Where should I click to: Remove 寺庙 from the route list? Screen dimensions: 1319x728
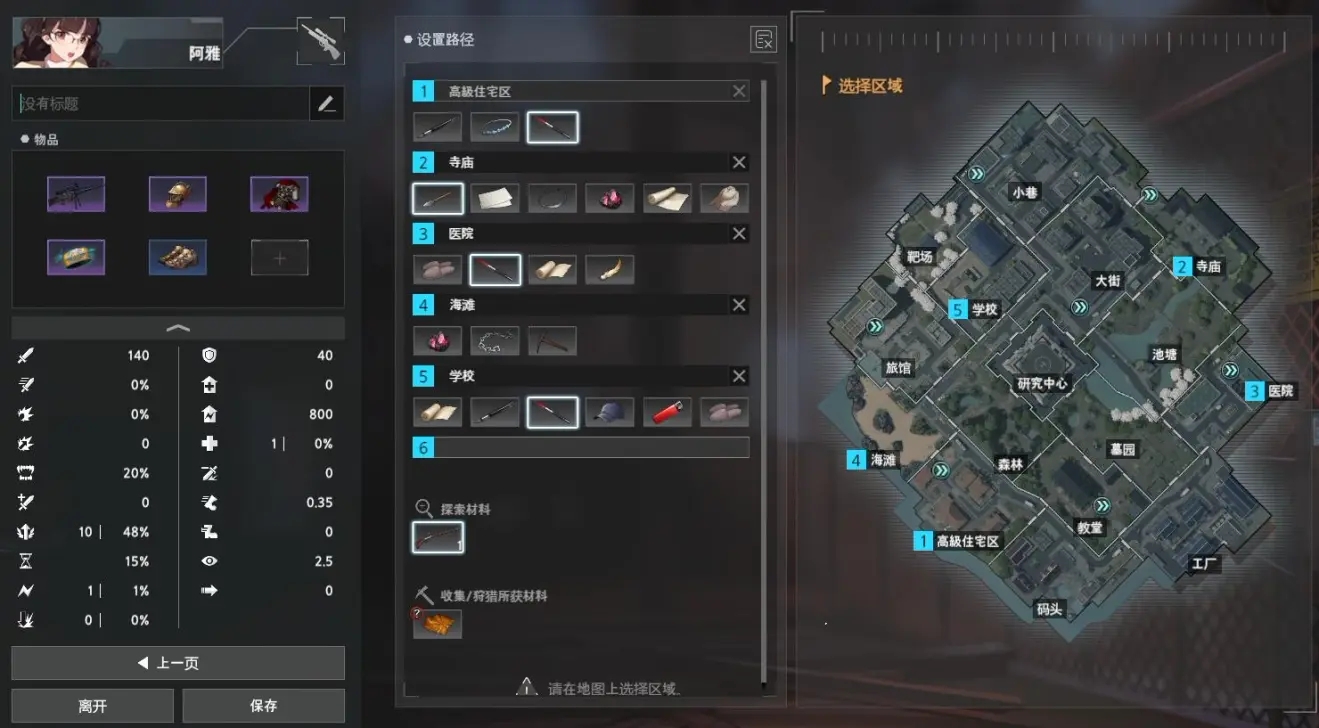739,162
